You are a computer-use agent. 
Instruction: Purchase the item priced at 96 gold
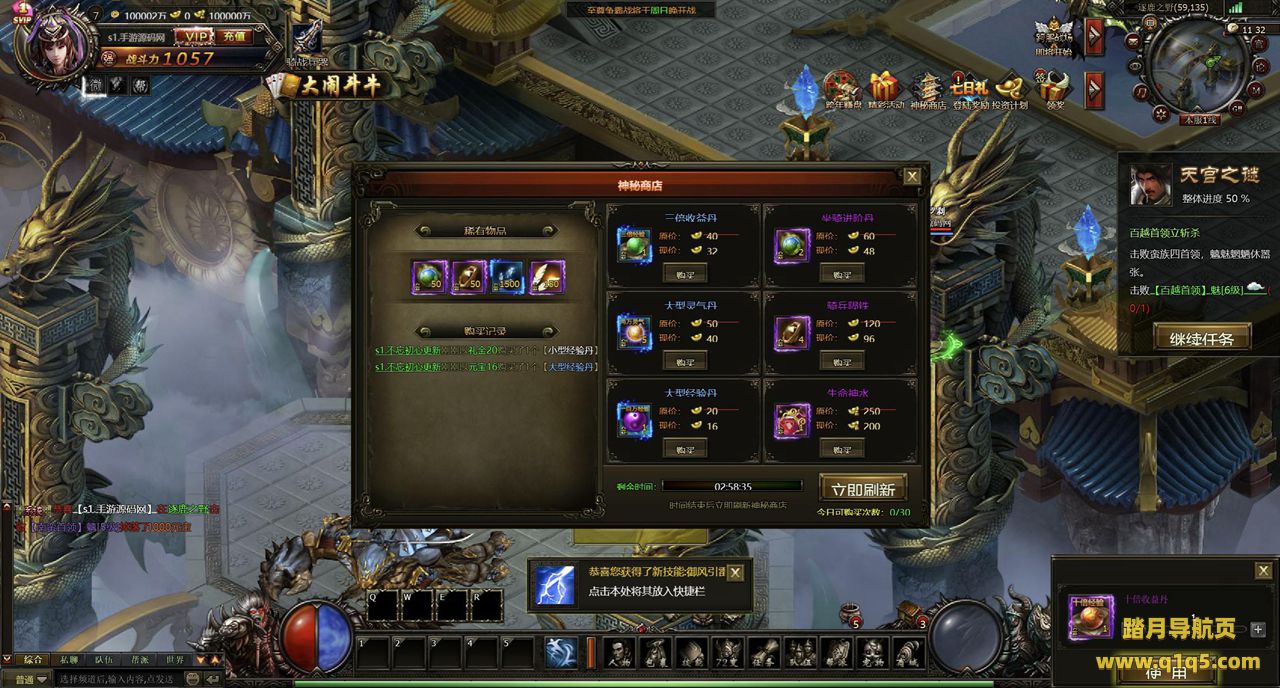click(x=842, y=361)
